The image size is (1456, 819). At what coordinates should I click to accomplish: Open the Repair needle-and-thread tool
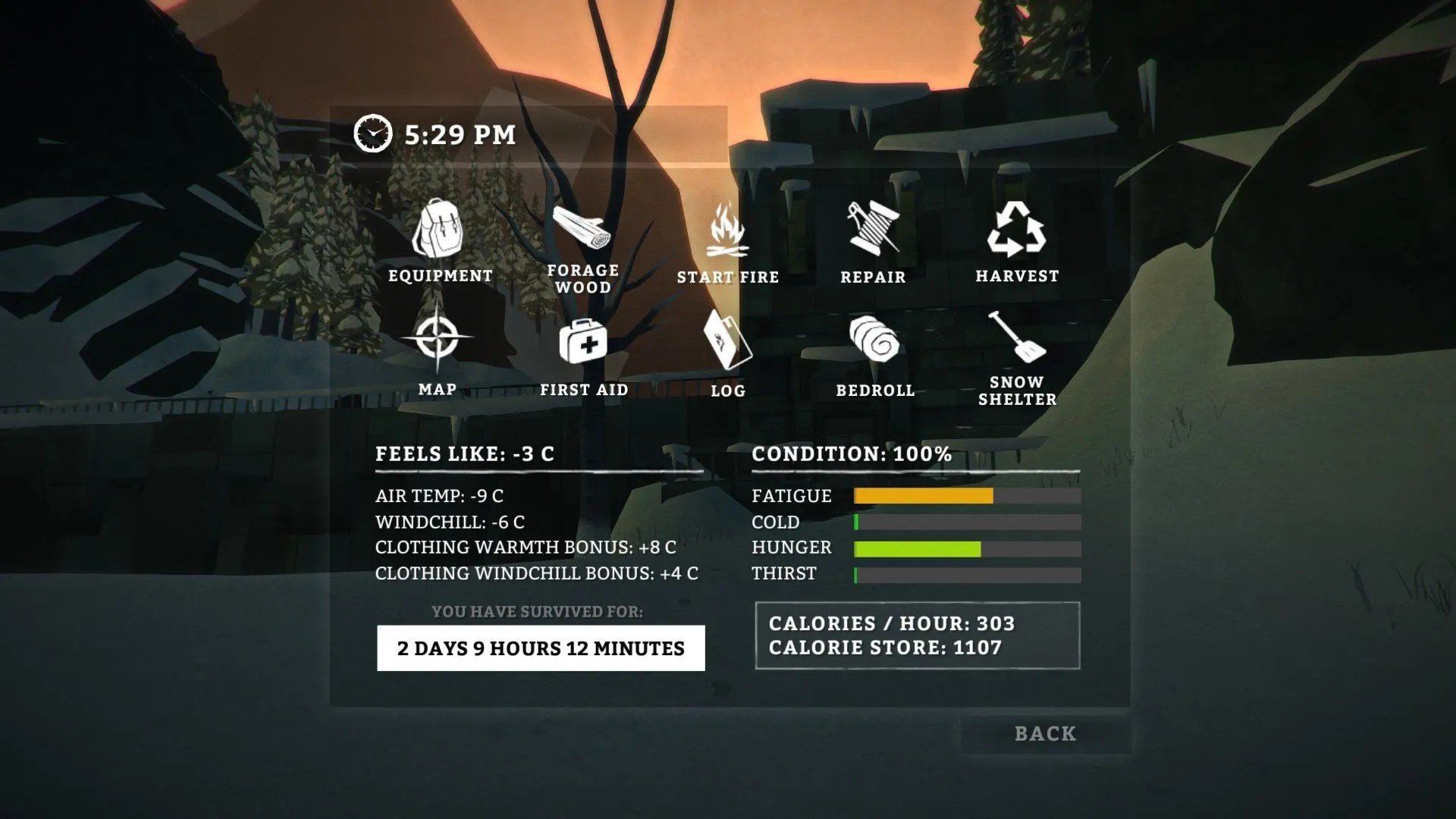click(x=872, y=227)
